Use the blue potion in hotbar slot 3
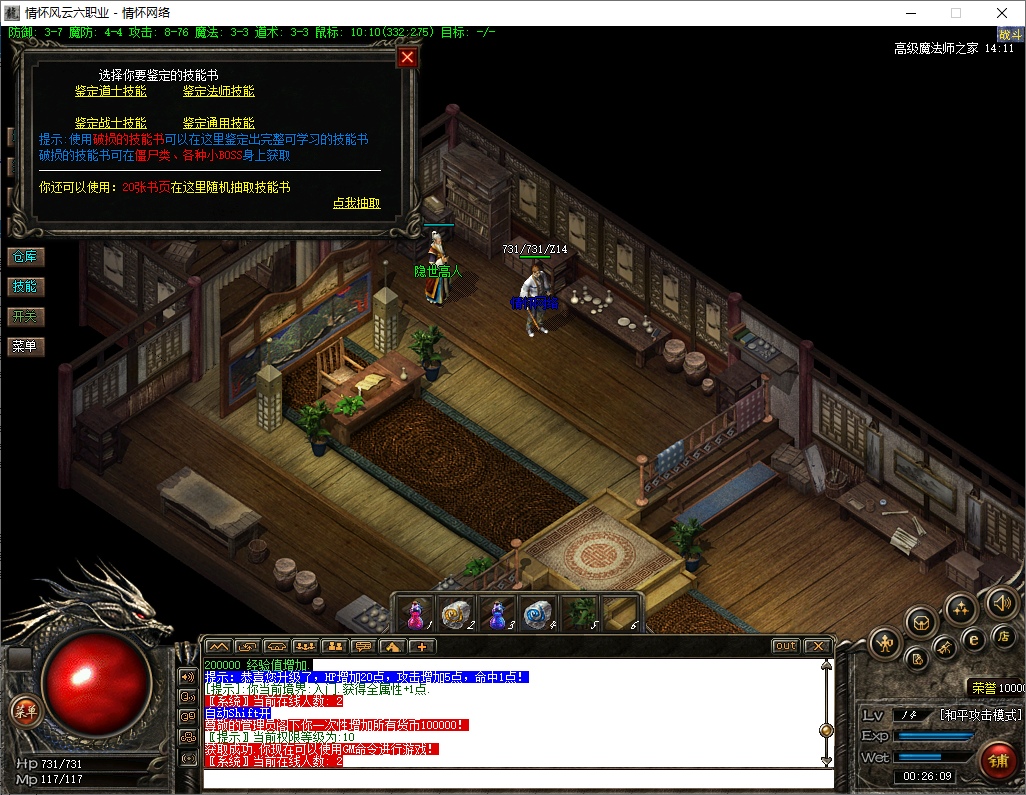Viewport: 1026px width, 795px height. [x=497, y=613]
